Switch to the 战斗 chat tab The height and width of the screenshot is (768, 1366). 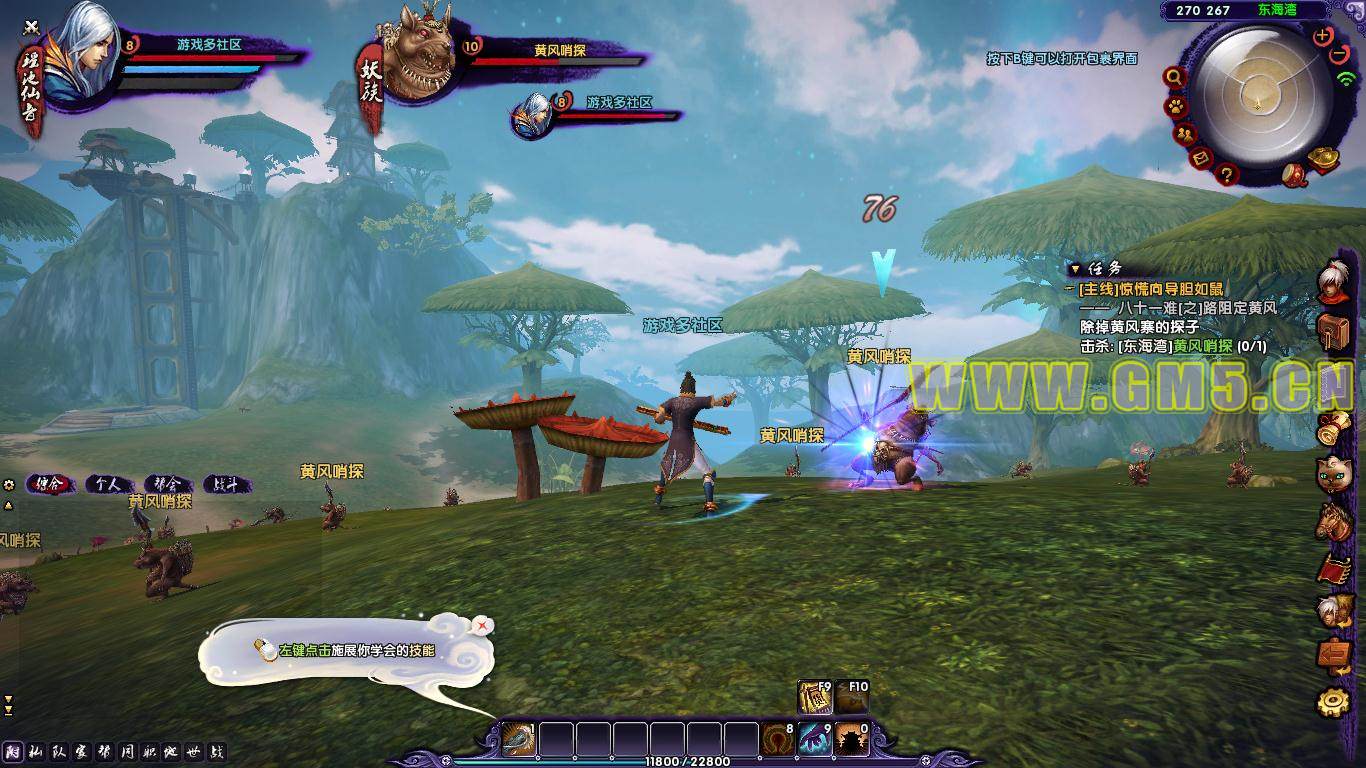coord(226,484)
